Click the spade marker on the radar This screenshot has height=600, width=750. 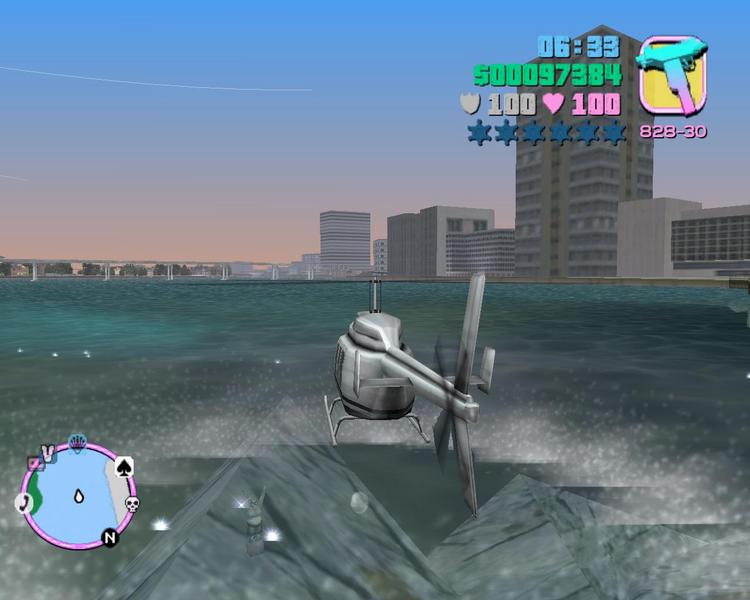click(124, 466)
